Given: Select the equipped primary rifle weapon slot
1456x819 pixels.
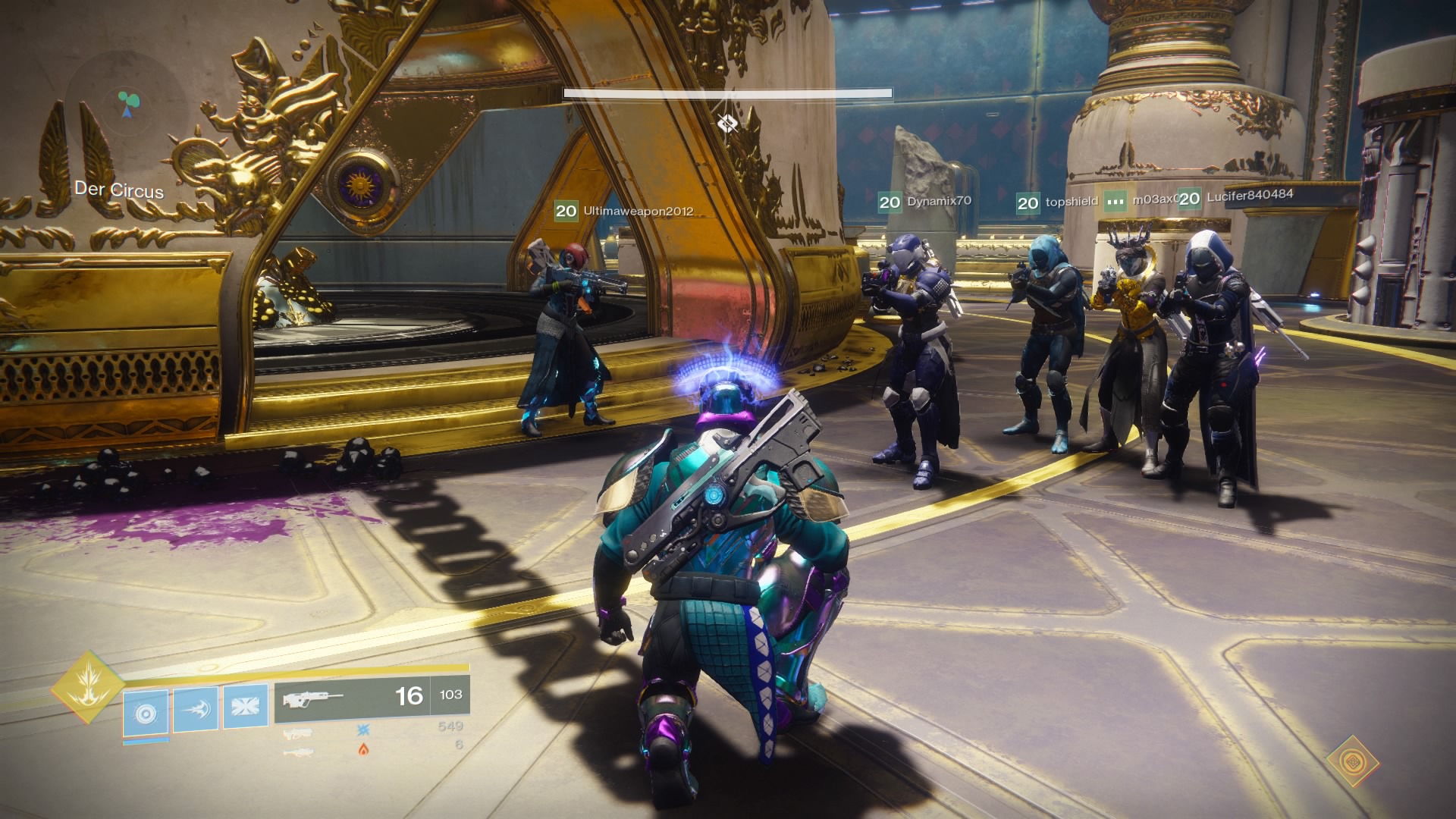Looking at the screenshot, I should coord(350,696).
